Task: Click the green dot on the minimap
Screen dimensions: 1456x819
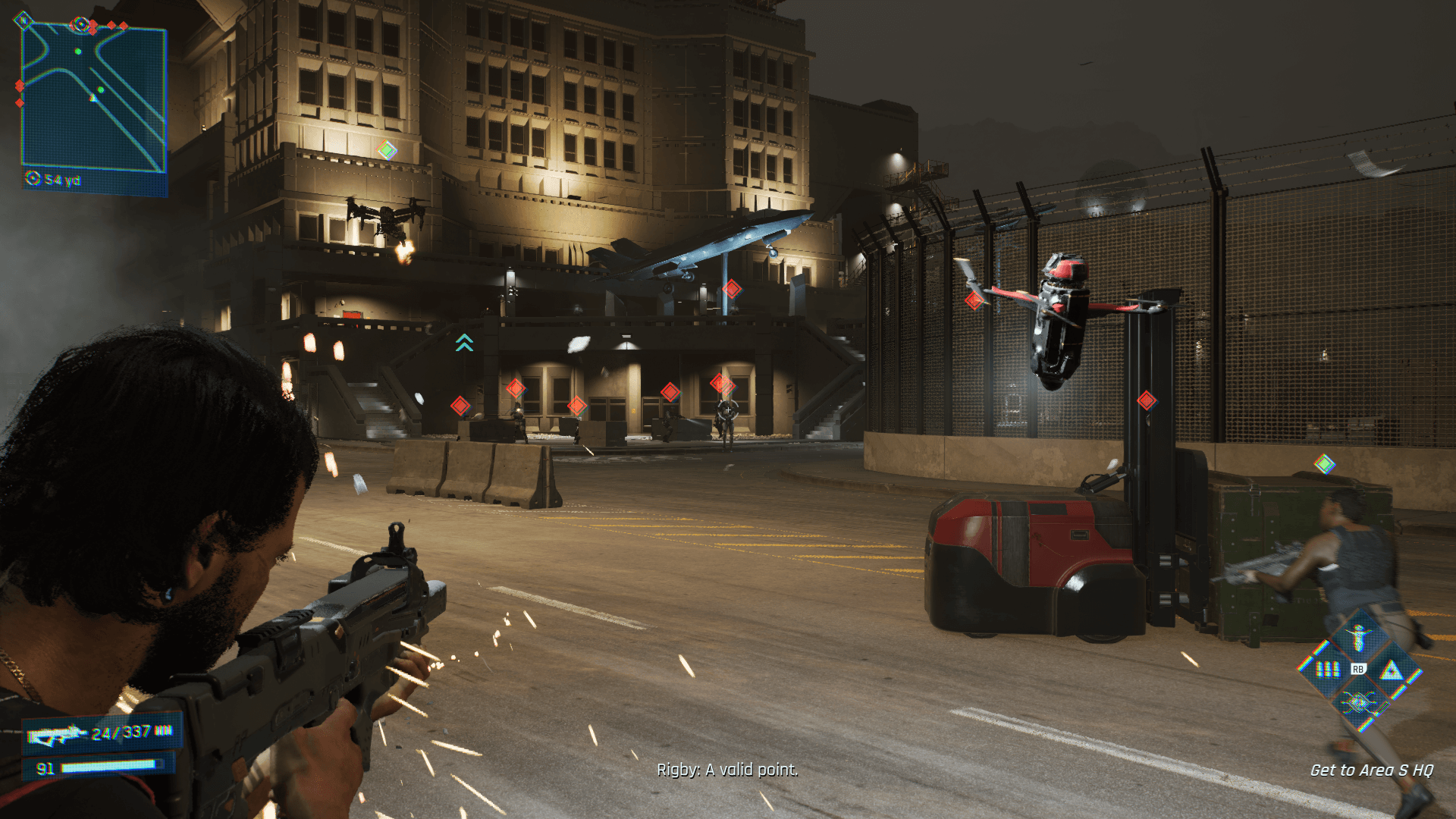Action: pos(78,52)
